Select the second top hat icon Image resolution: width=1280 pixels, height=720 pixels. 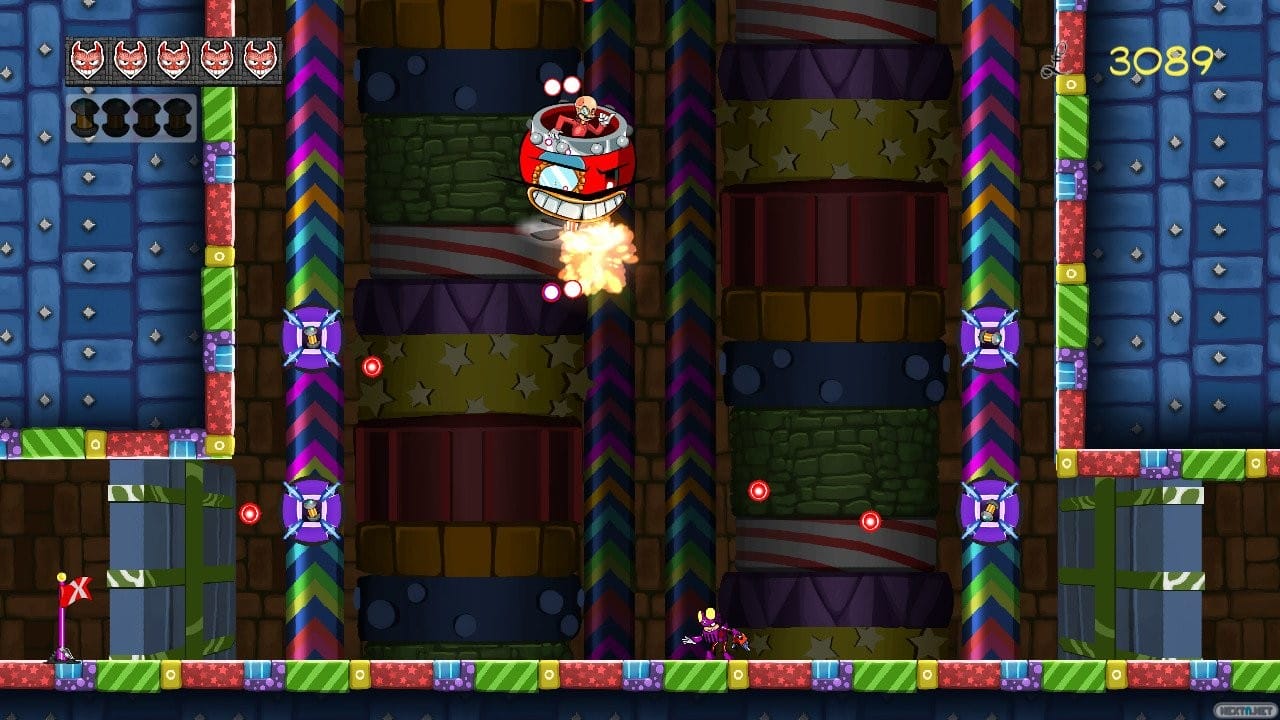click(115, 118)
